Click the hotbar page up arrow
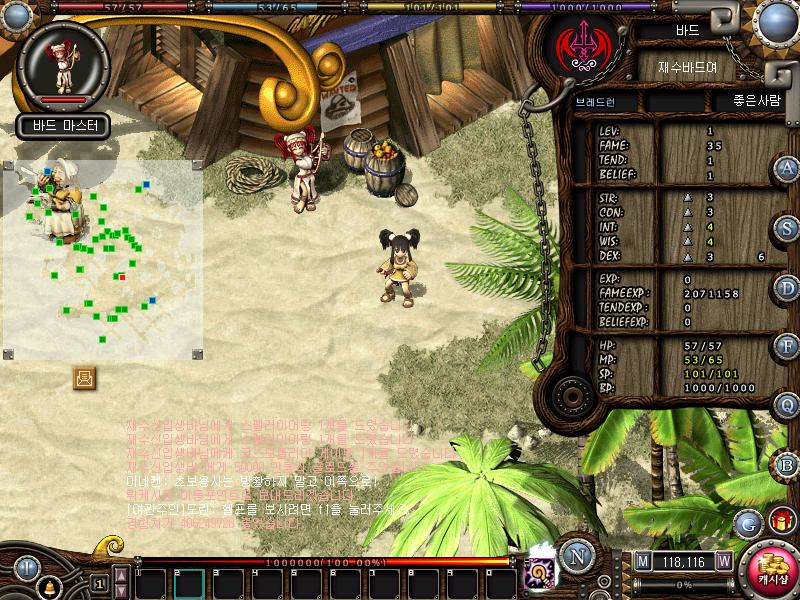This screenshot has height=600, width=800. pyautogui.click(x=121, y=573)
